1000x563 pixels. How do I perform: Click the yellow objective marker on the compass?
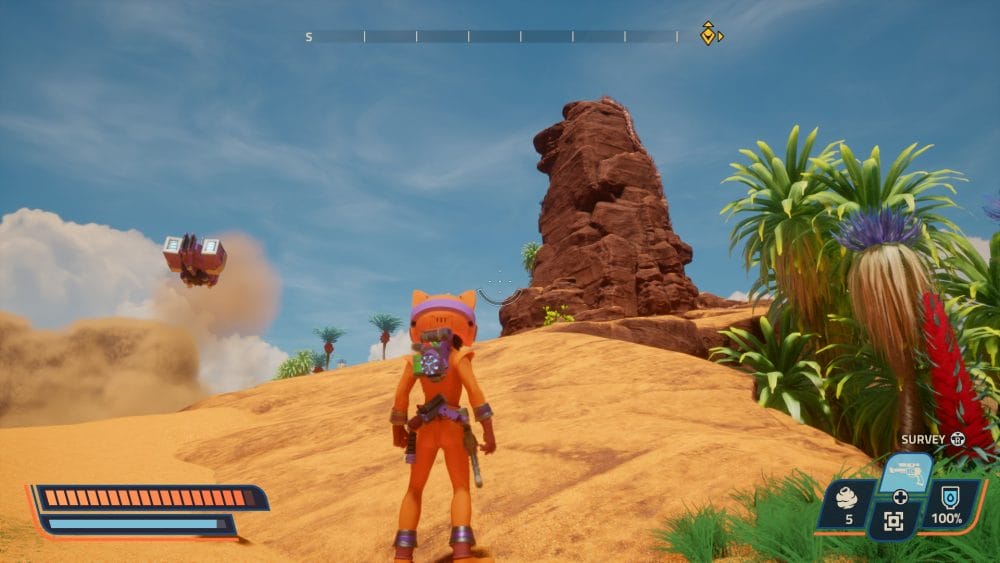(709, 34)
